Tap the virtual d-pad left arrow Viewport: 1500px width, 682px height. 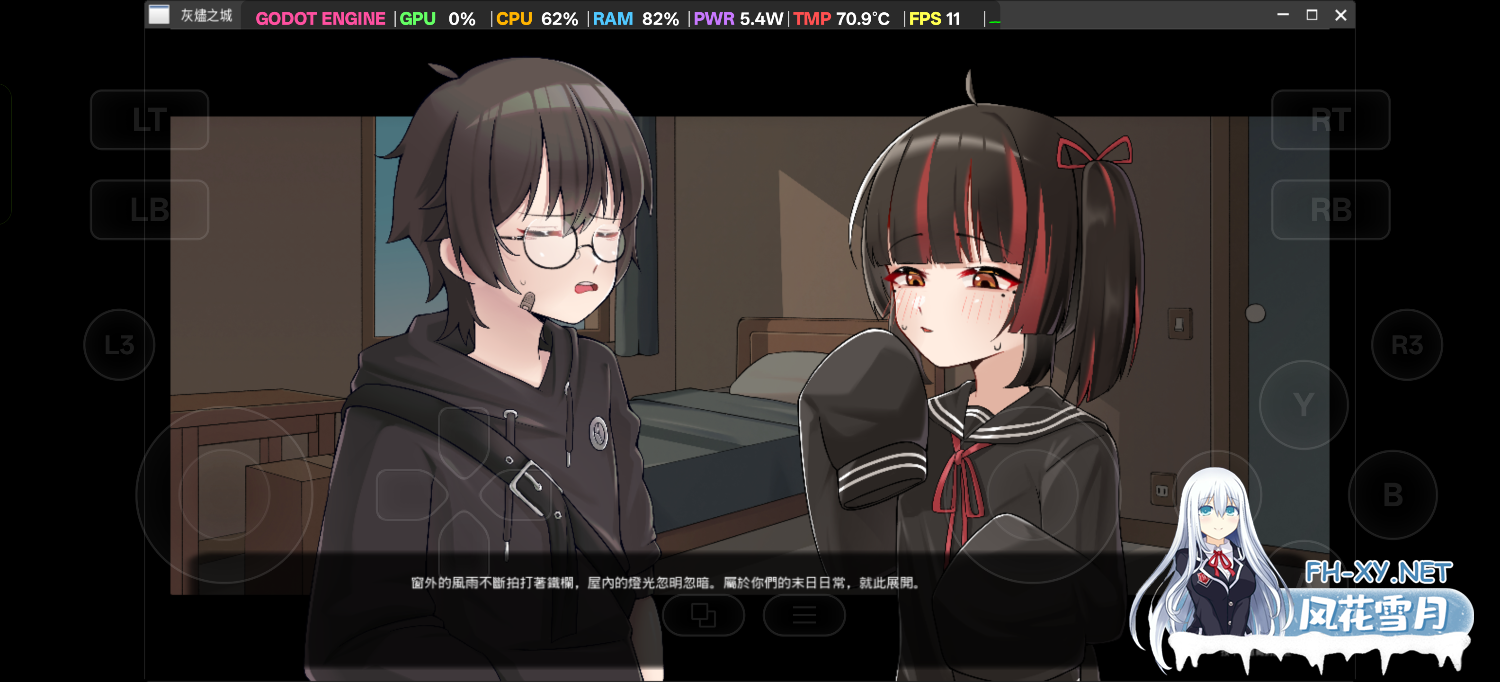point(407,494)
